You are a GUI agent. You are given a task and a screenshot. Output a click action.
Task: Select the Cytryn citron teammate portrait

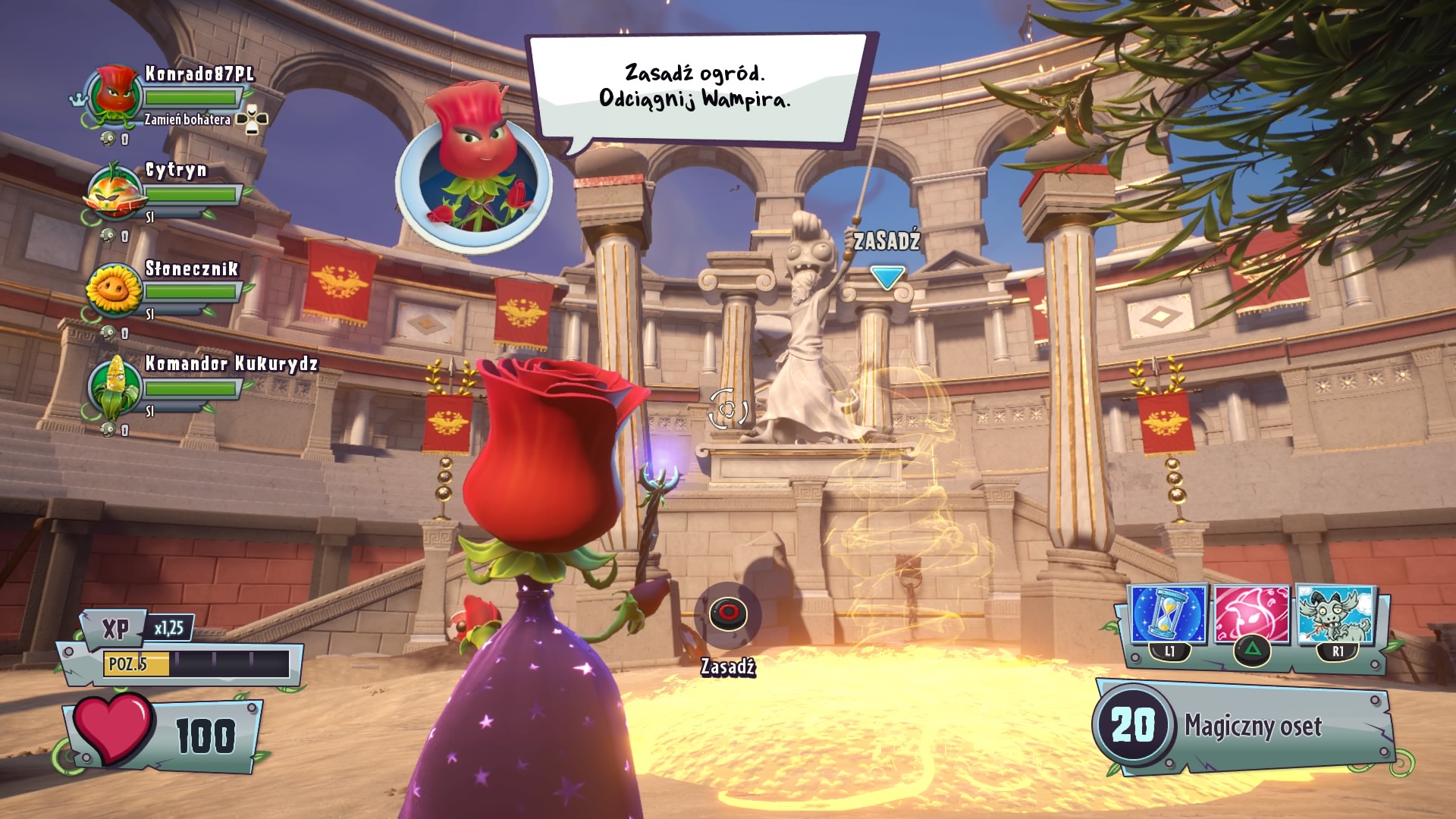click(x=114, y=191)
